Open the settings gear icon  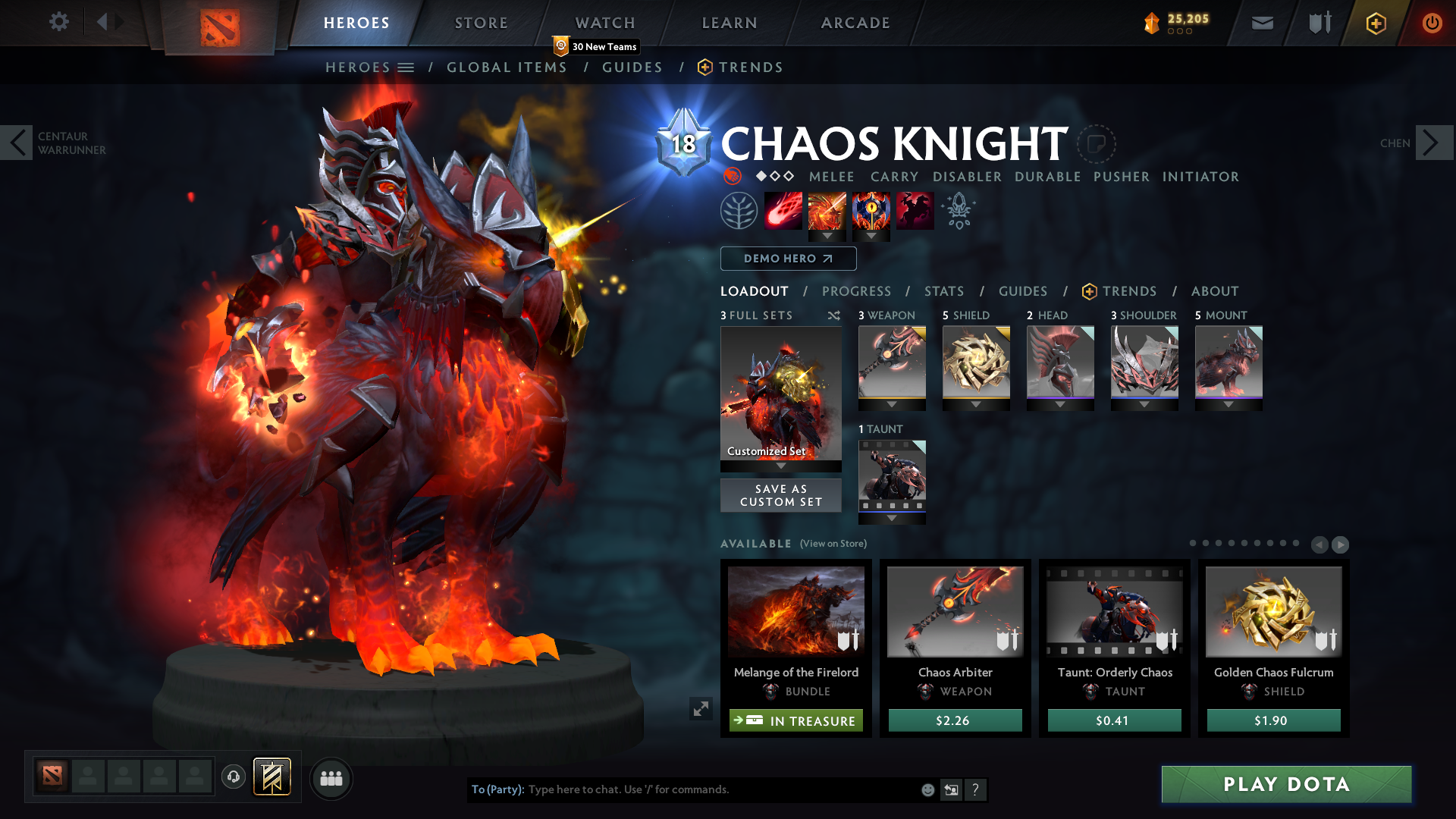[59, 22]
